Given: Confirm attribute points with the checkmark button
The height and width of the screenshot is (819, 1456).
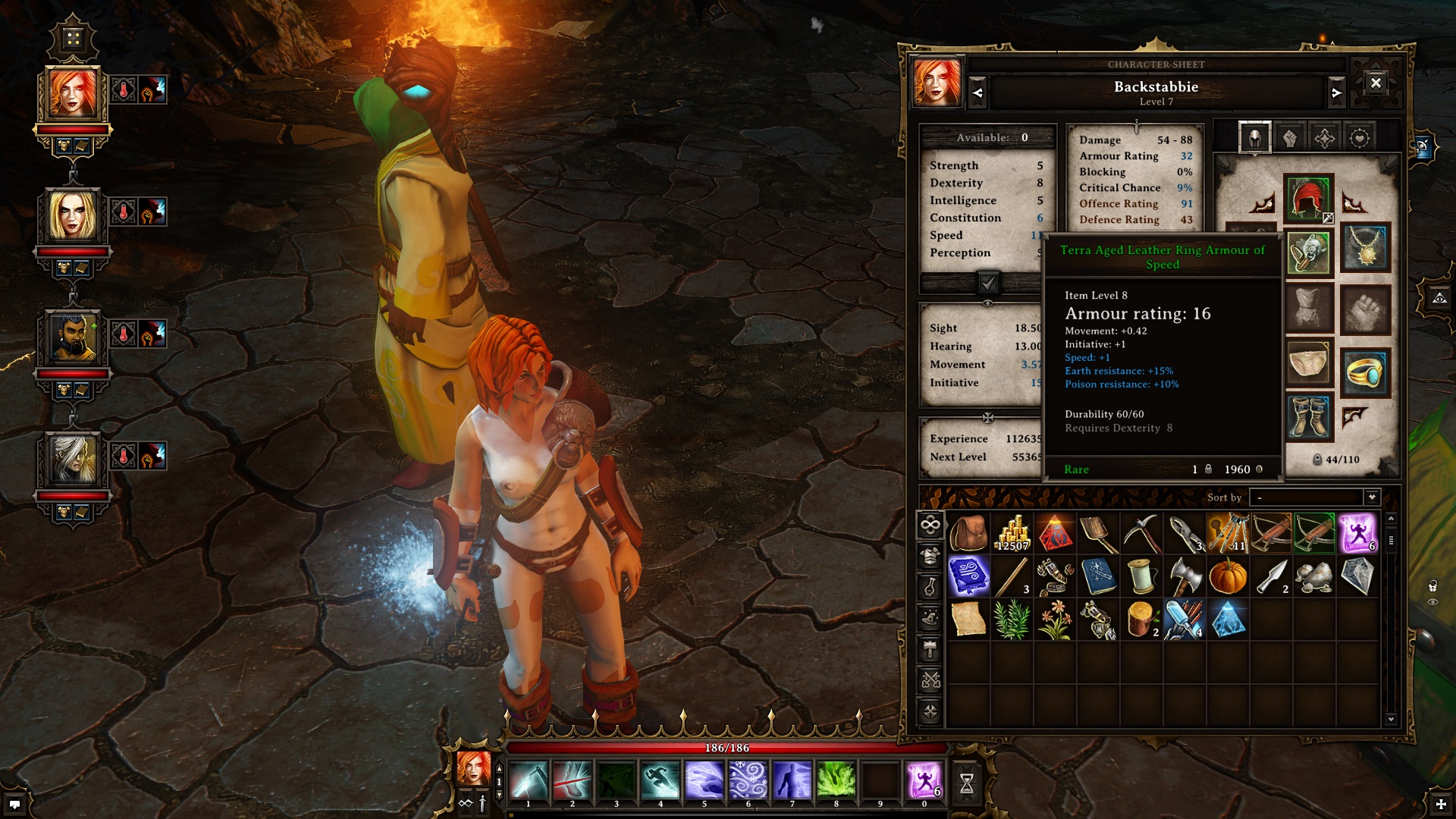Looking at the screenshot, I should click(988, 283).
